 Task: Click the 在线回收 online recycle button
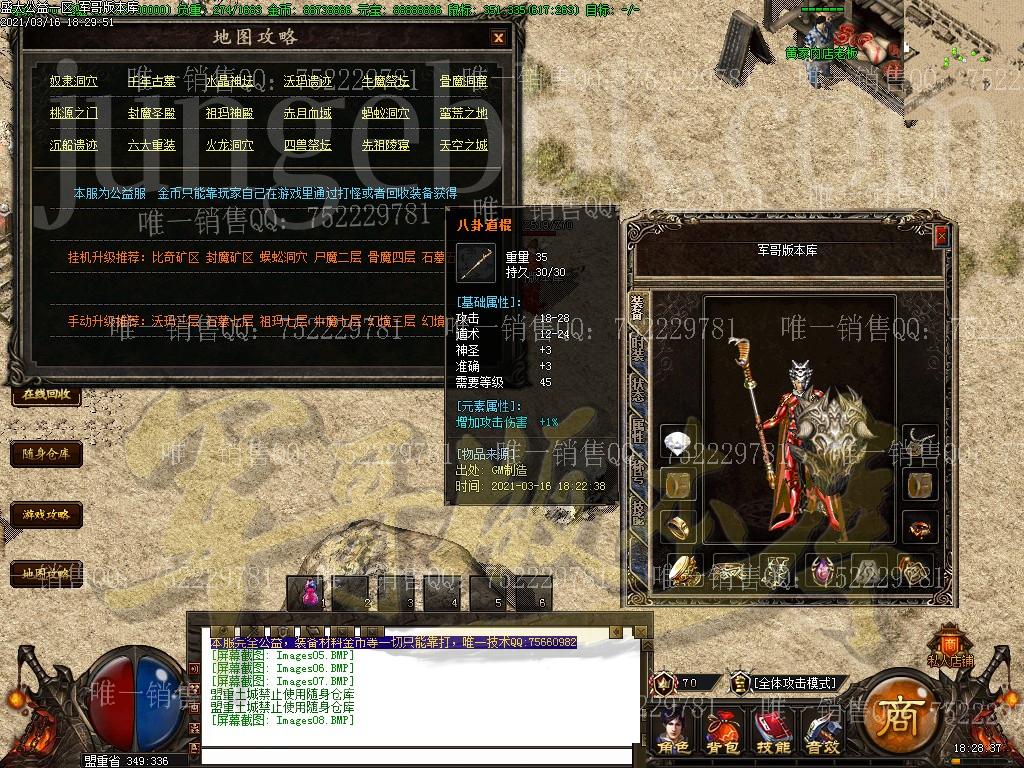point(46,394)
